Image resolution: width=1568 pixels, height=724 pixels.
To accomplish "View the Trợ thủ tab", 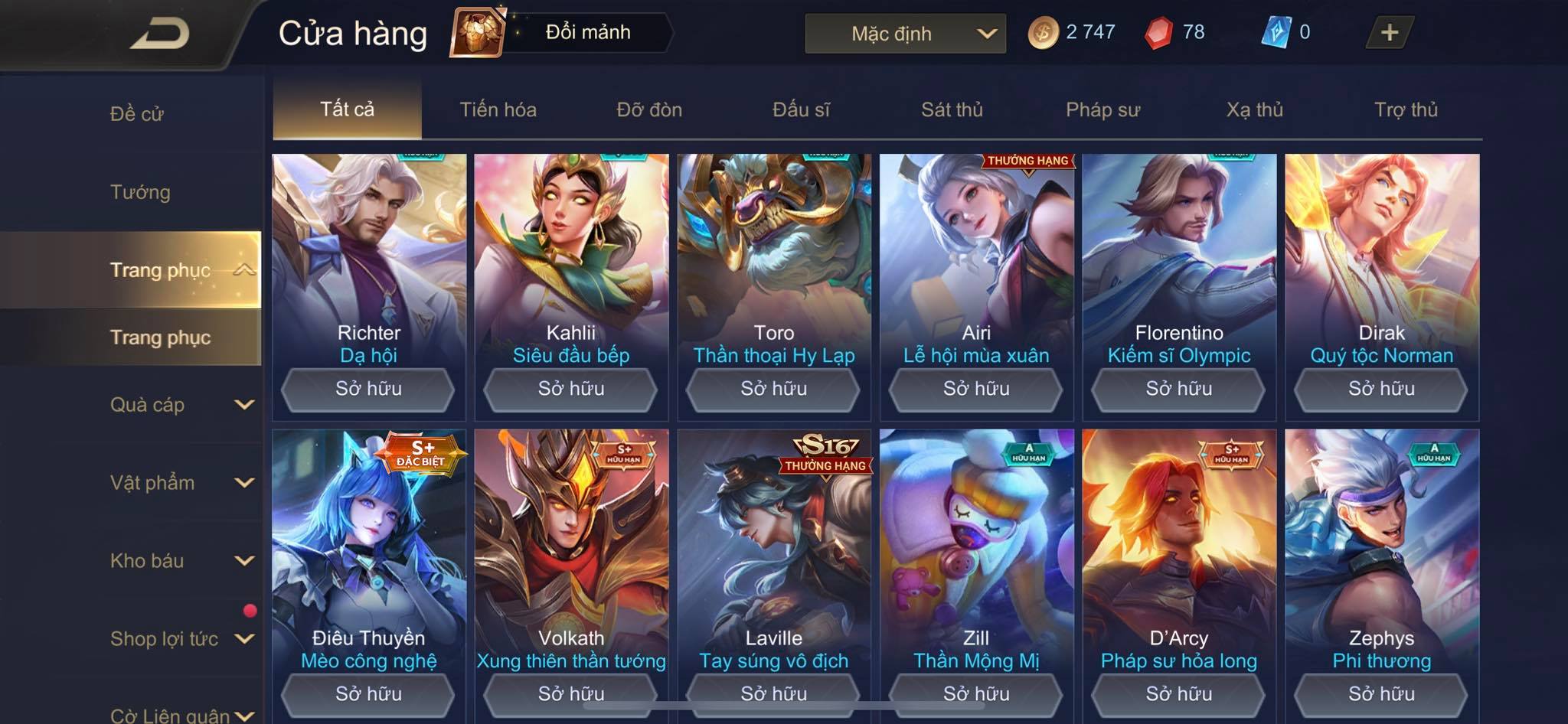I will coord(1406,109).
